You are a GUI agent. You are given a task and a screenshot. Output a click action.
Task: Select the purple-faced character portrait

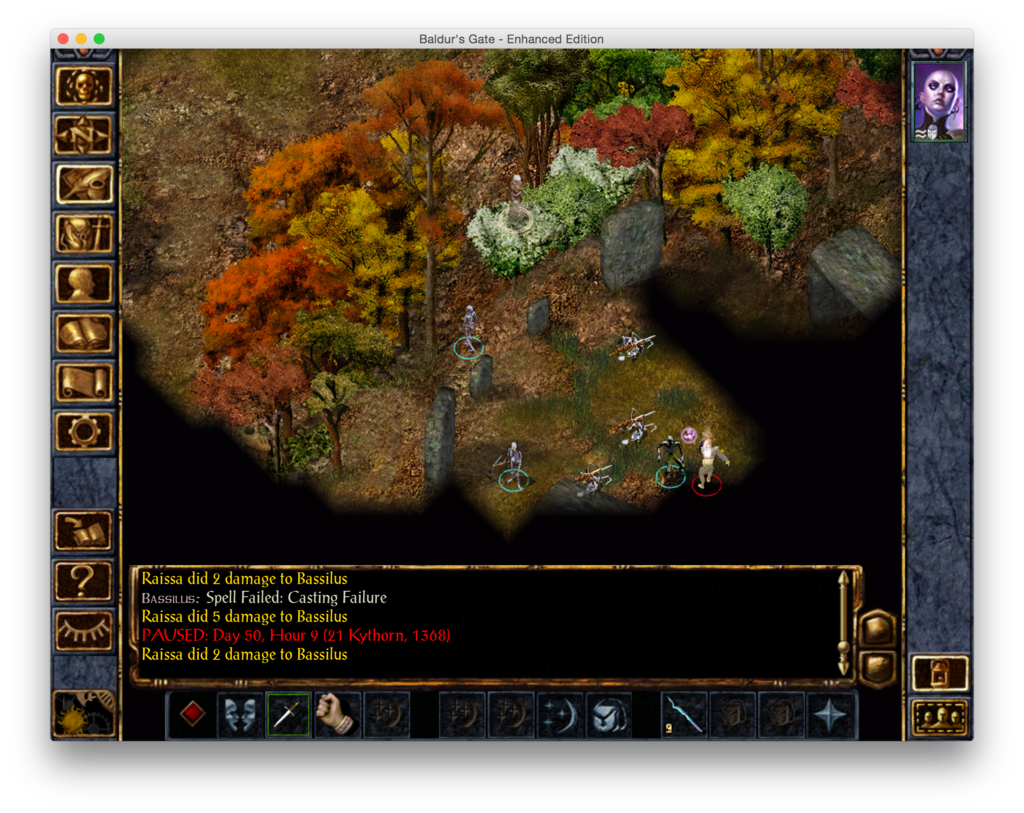[939, 101]
